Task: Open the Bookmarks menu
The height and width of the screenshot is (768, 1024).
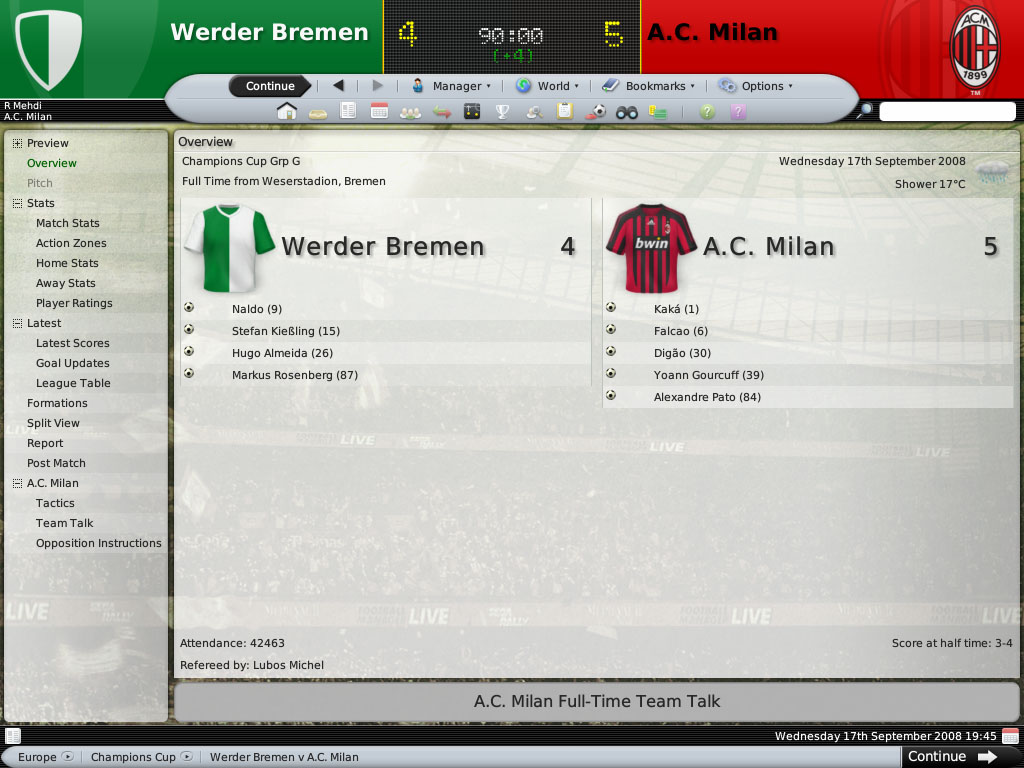Action: point(649,86)
